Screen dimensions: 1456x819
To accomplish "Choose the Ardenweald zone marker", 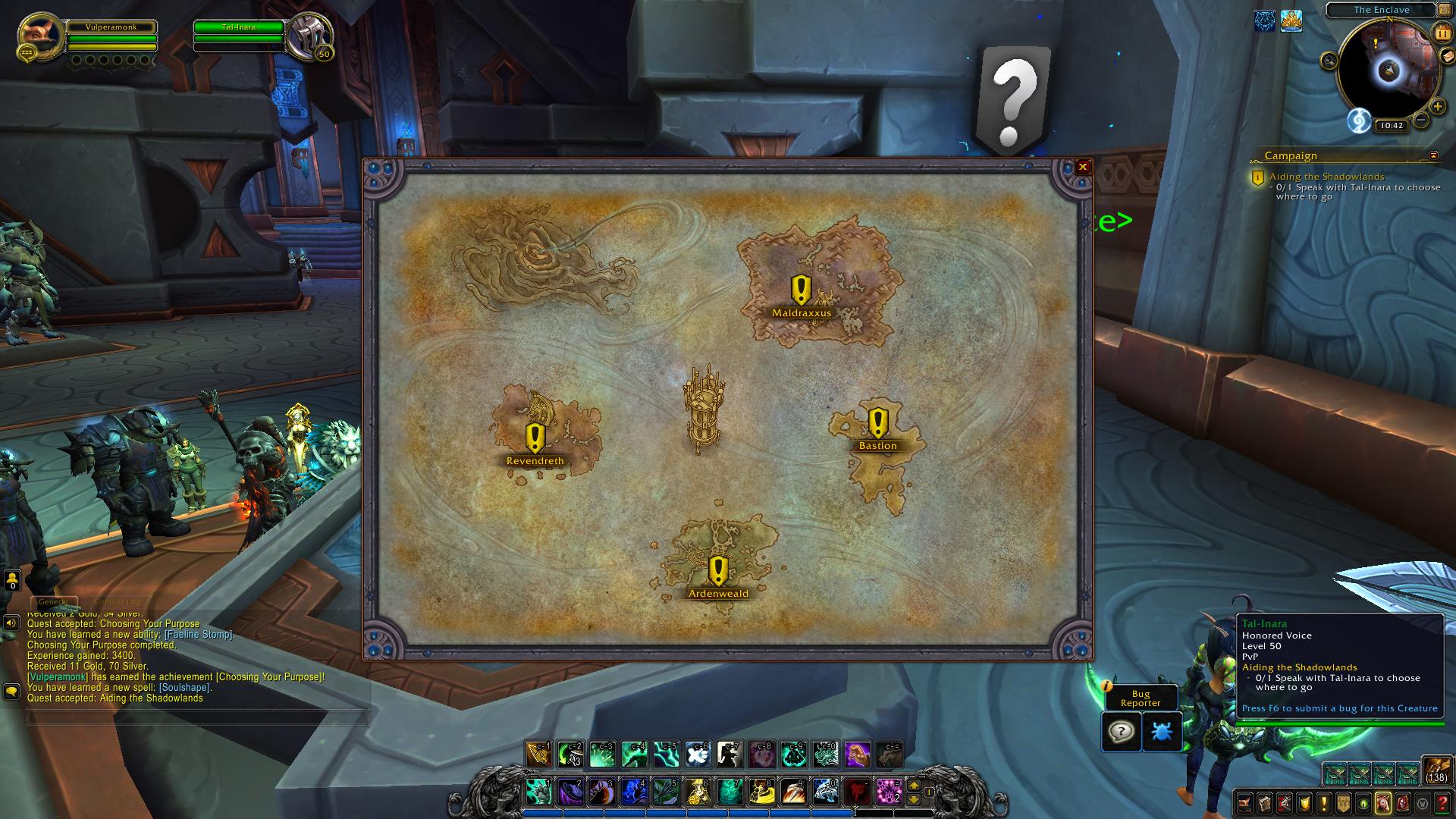I will (x=718, y=573).
